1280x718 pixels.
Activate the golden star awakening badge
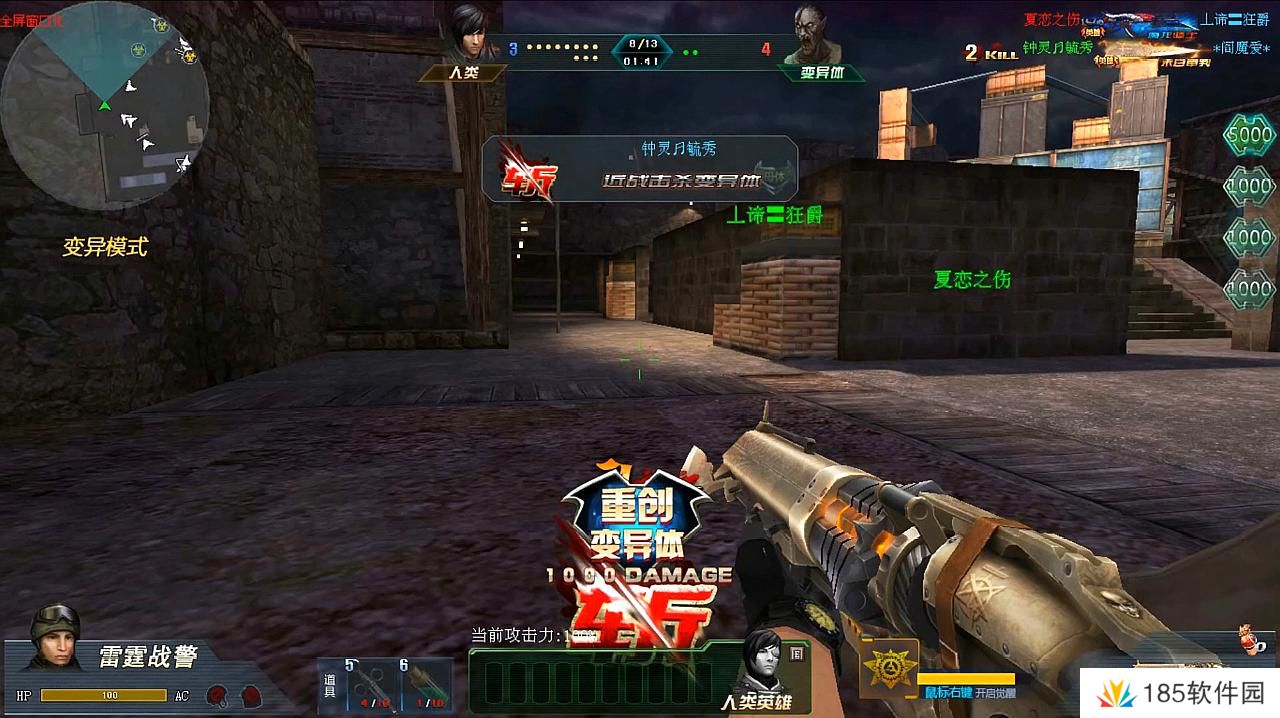[x=888, y=668]
